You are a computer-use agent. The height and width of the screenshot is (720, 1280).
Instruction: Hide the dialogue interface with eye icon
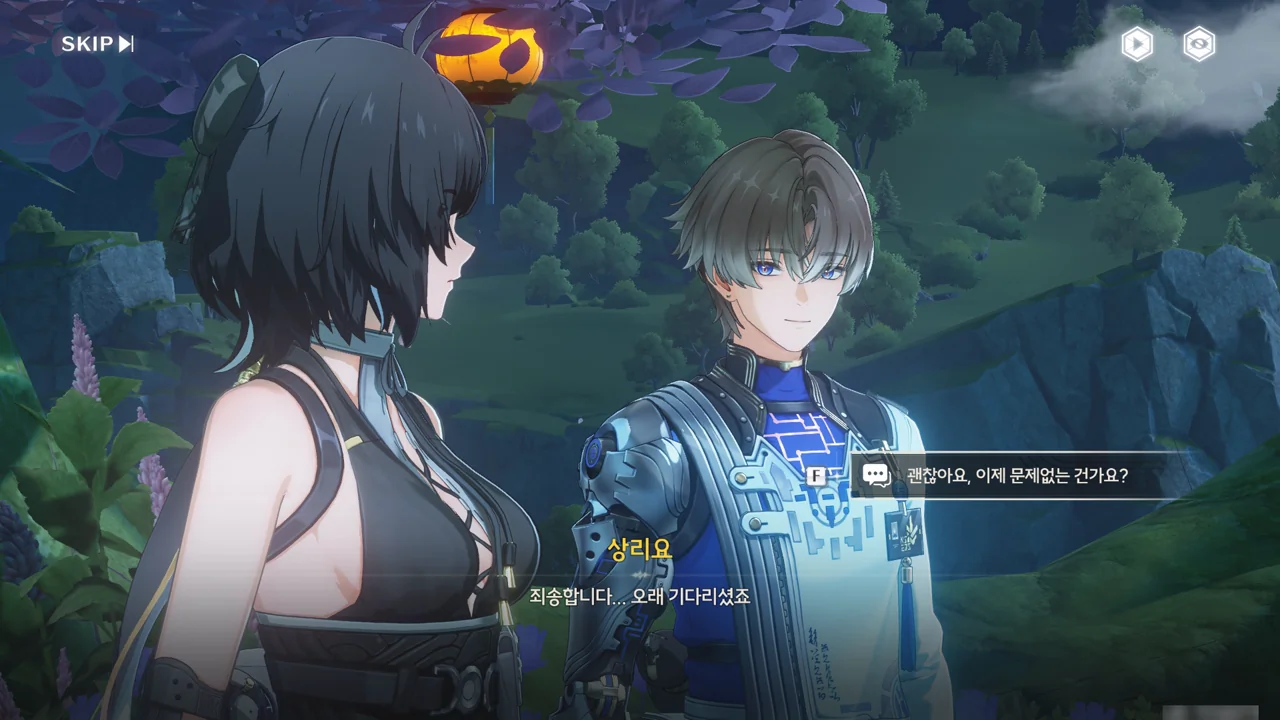click(1198, 44)
